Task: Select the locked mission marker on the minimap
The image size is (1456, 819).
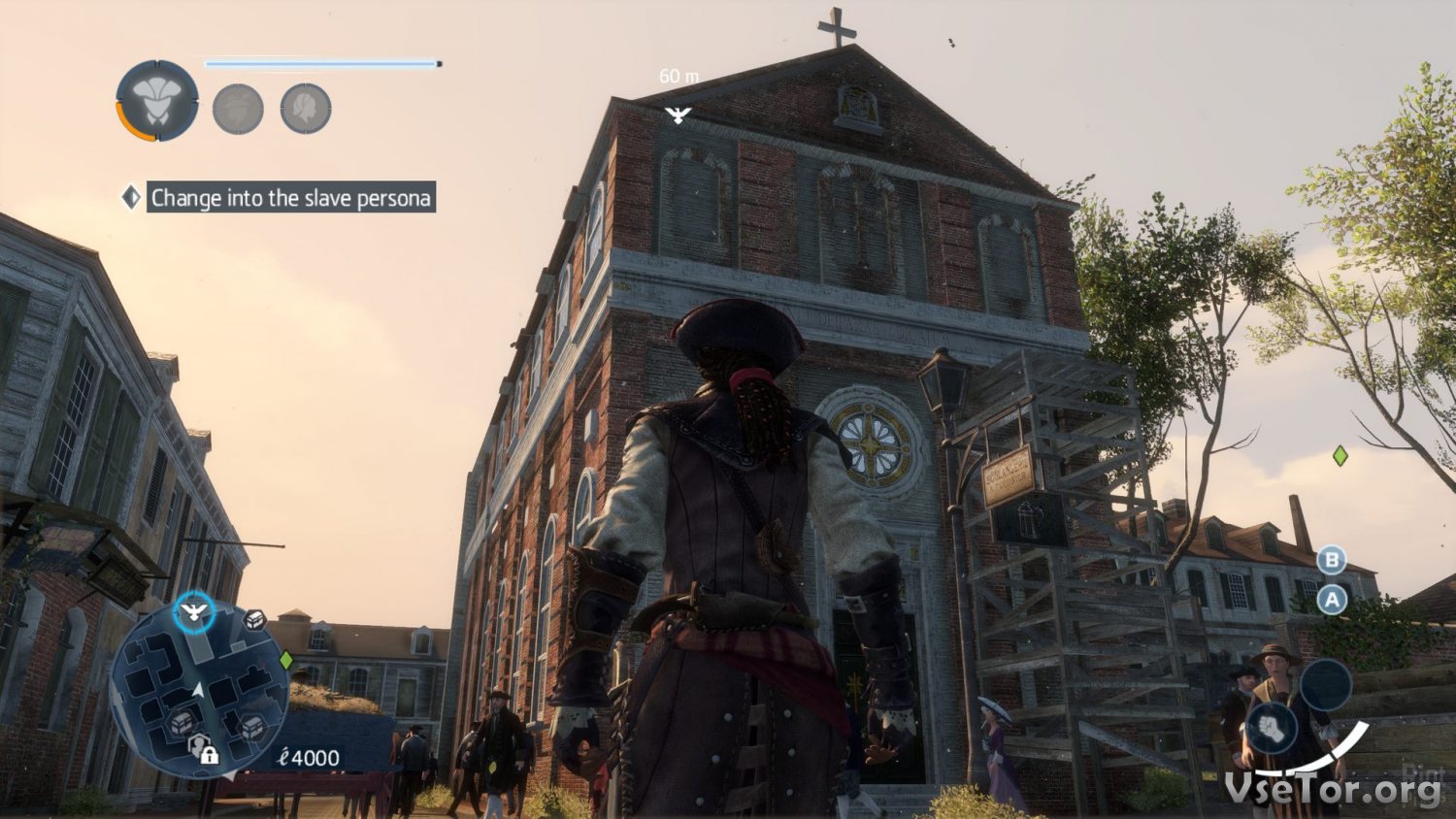Action: tap(204, 749)
